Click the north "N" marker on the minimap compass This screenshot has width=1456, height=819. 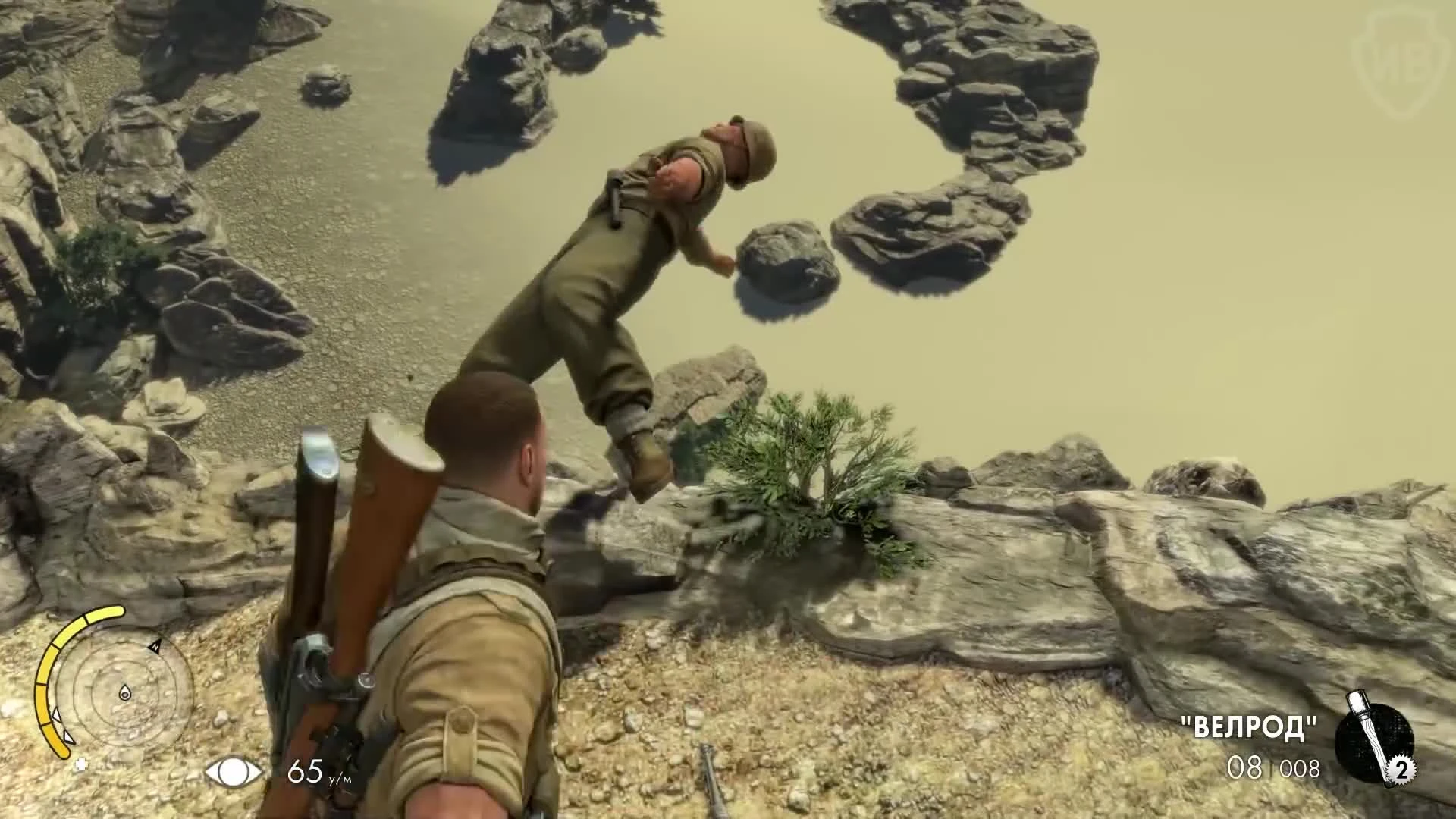155,647
